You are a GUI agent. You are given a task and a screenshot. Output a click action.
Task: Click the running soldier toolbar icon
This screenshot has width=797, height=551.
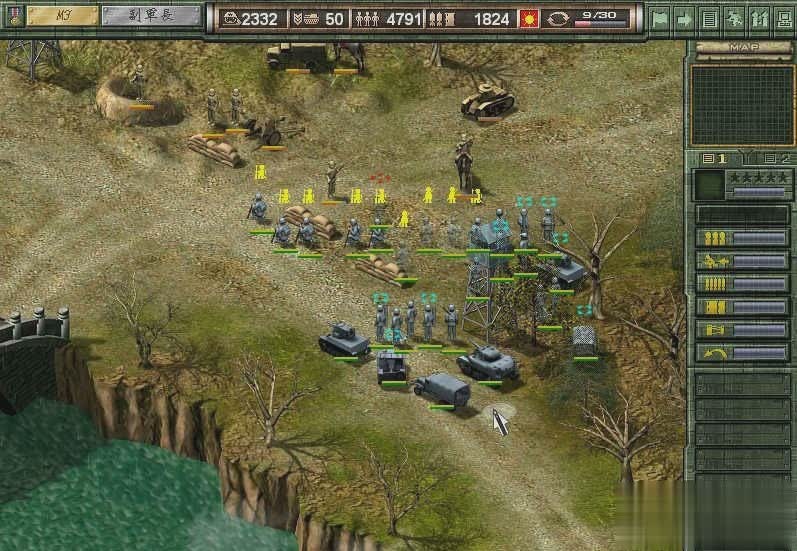[x=734, y=18]
